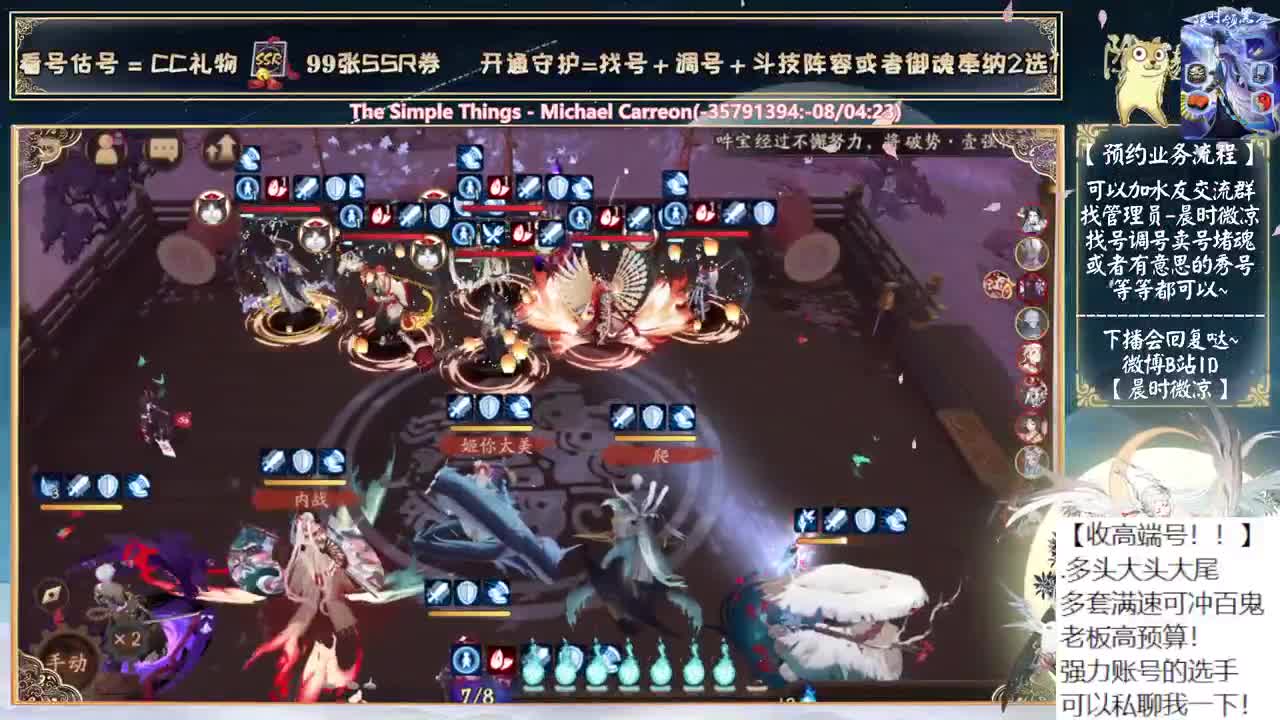
Task: Select the top character avatar in right sidebar
Action: tap(1032, 218)
